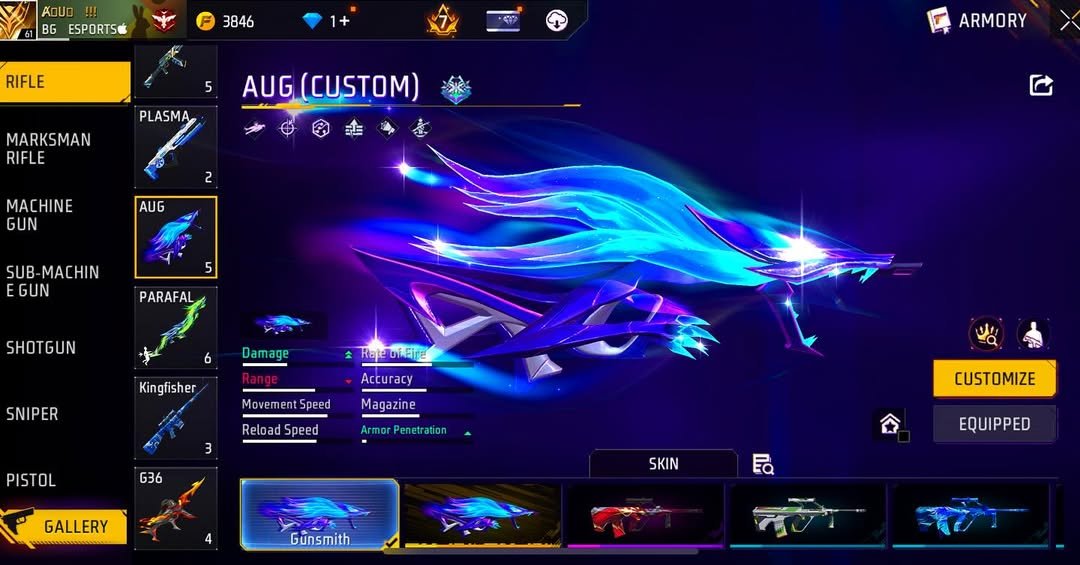Close the Armory screen
1080x565 pixels.
click(1068, 20)
